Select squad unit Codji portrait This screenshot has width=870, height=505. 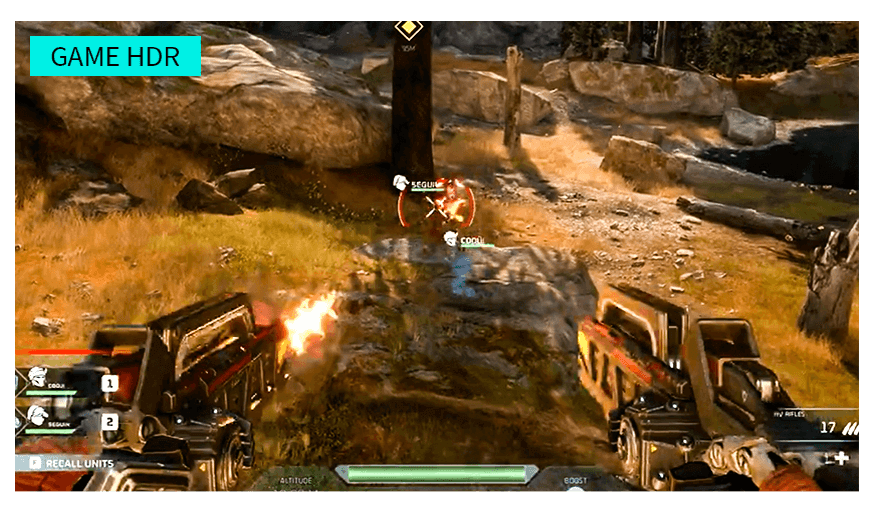point(39,381)
